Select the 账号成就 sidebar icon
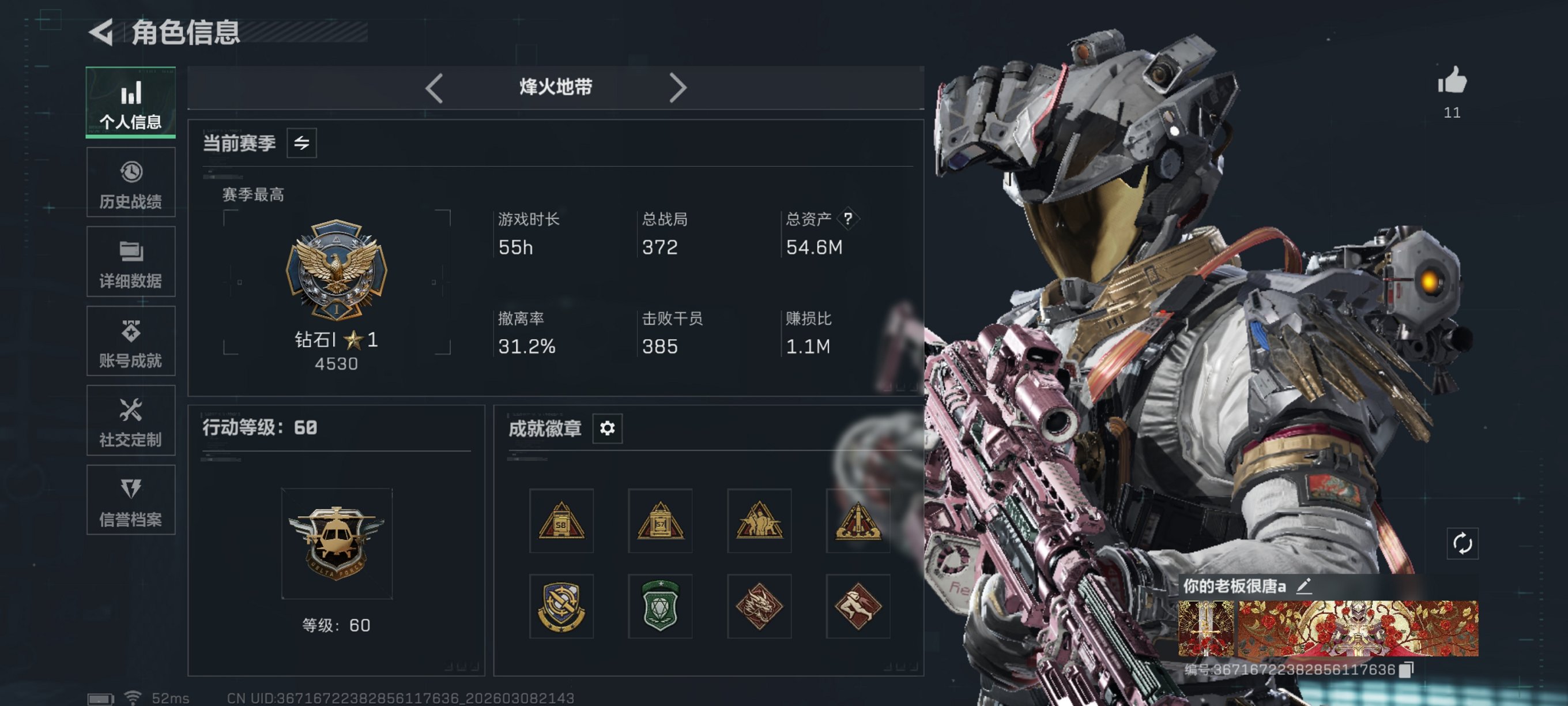Viewport: 1568px width, 706px height. pos(131,341)
